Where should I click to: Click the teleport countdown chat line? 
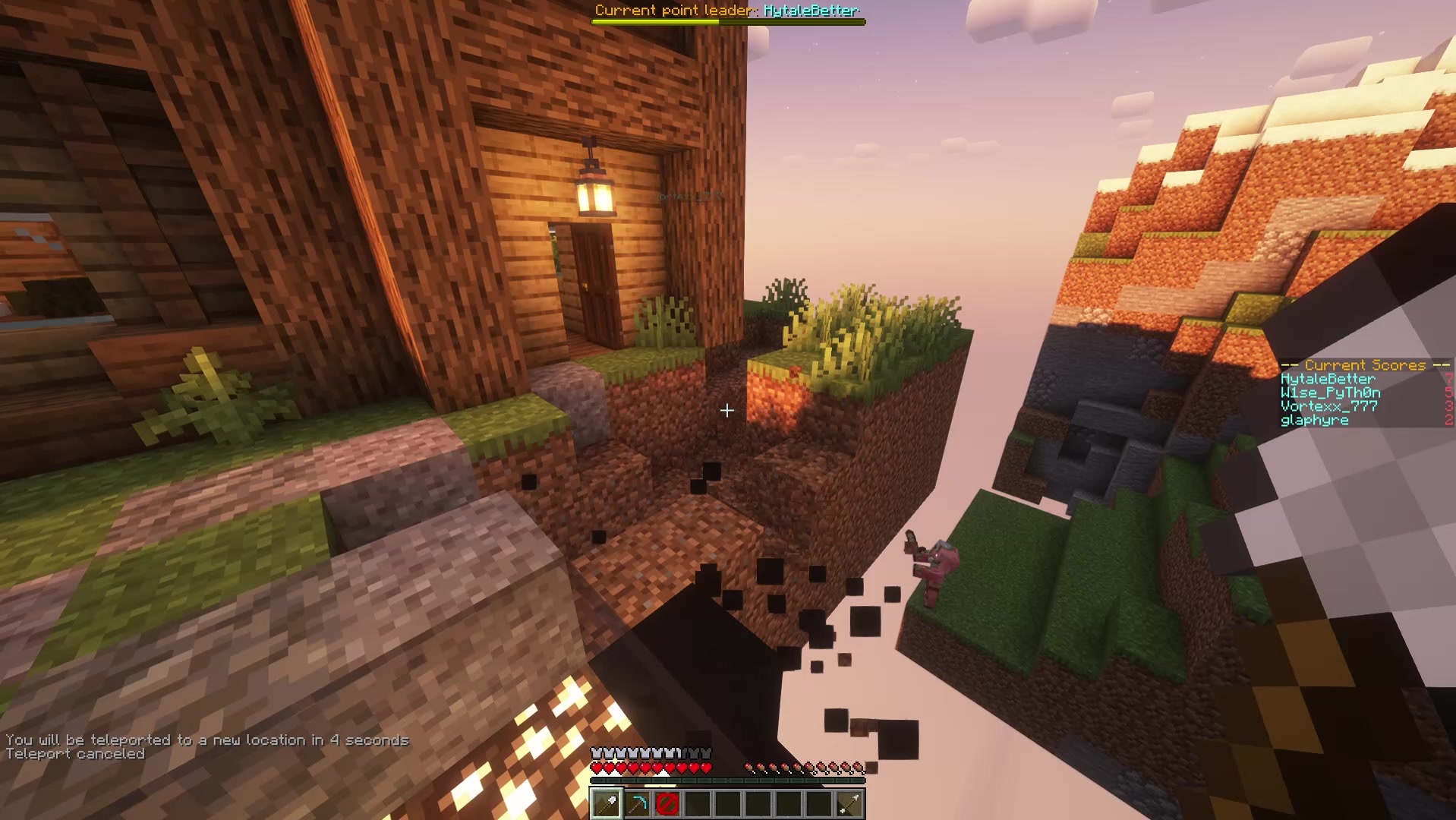click(x=206, y=739)
